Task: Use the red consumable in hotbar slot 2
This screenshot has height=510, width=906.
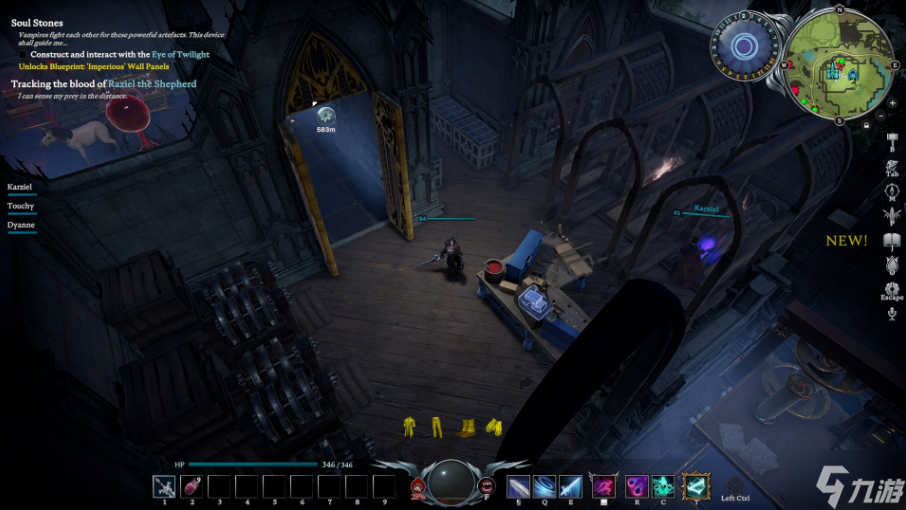Action: tap(192, 487)
